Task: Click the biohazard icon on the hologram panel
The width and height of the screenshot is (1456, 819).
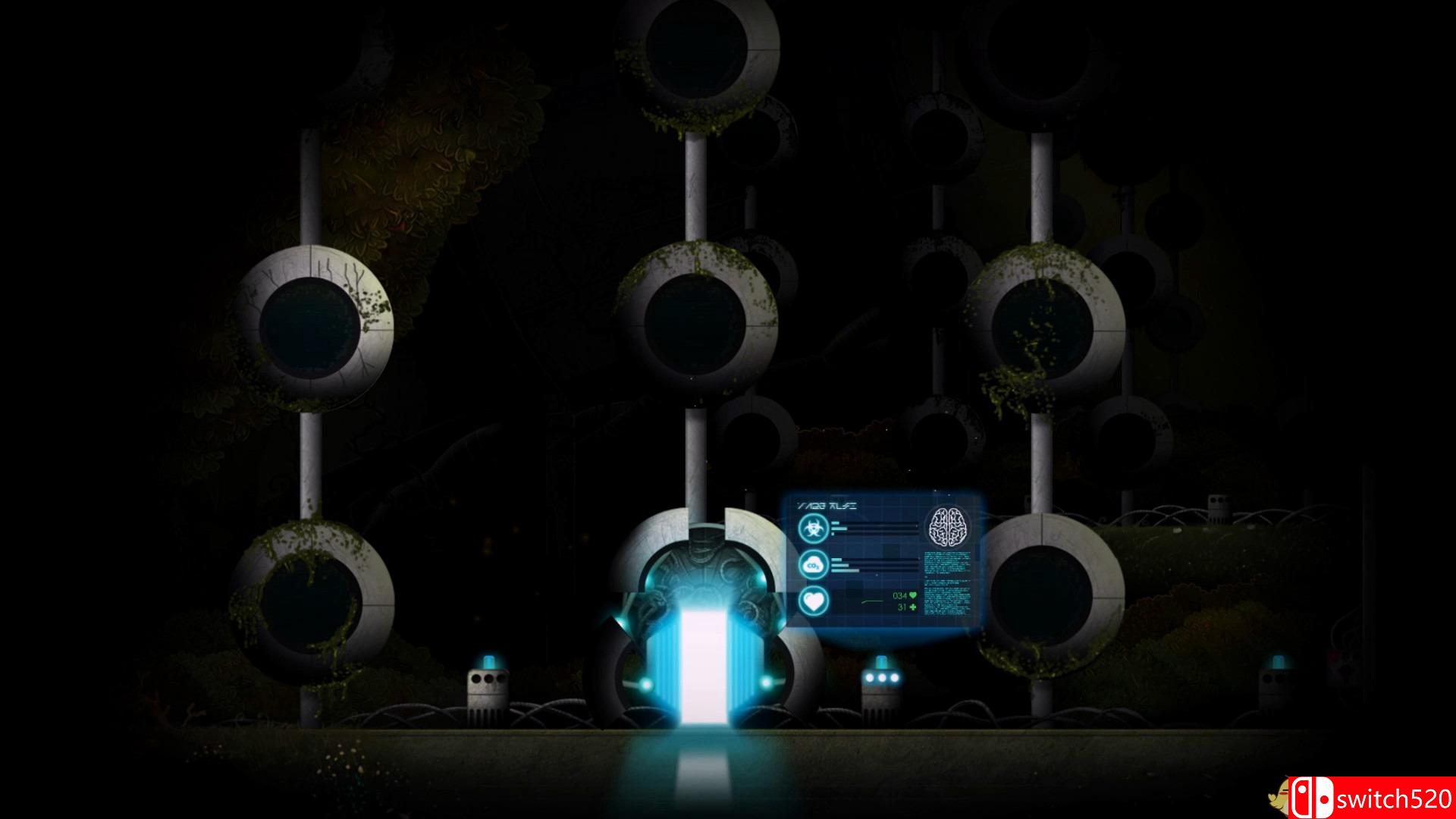Action: (x=813, y=528)
